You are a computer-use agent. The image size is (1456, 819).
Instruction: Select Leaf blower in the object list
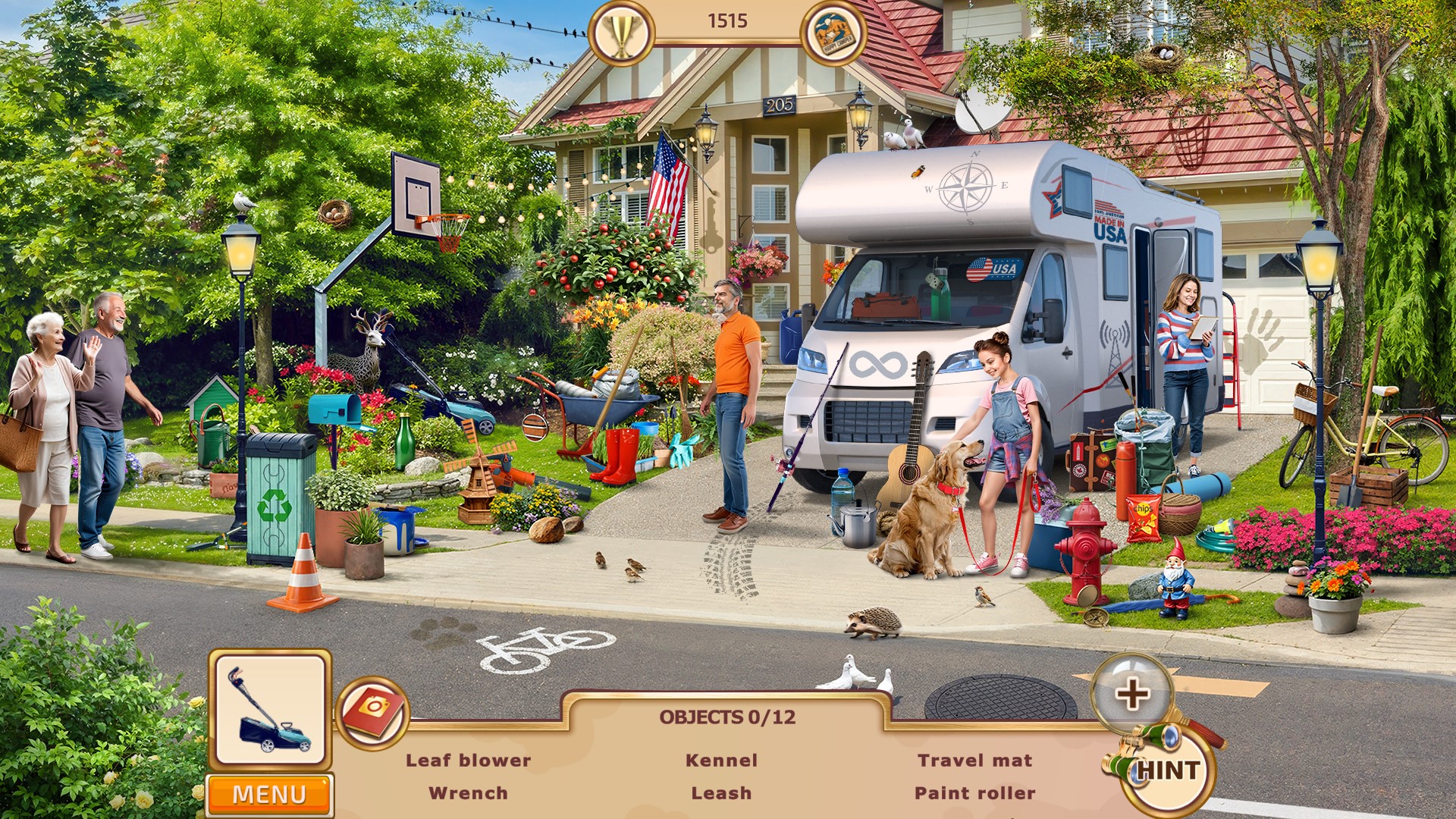tap(468, 760)
